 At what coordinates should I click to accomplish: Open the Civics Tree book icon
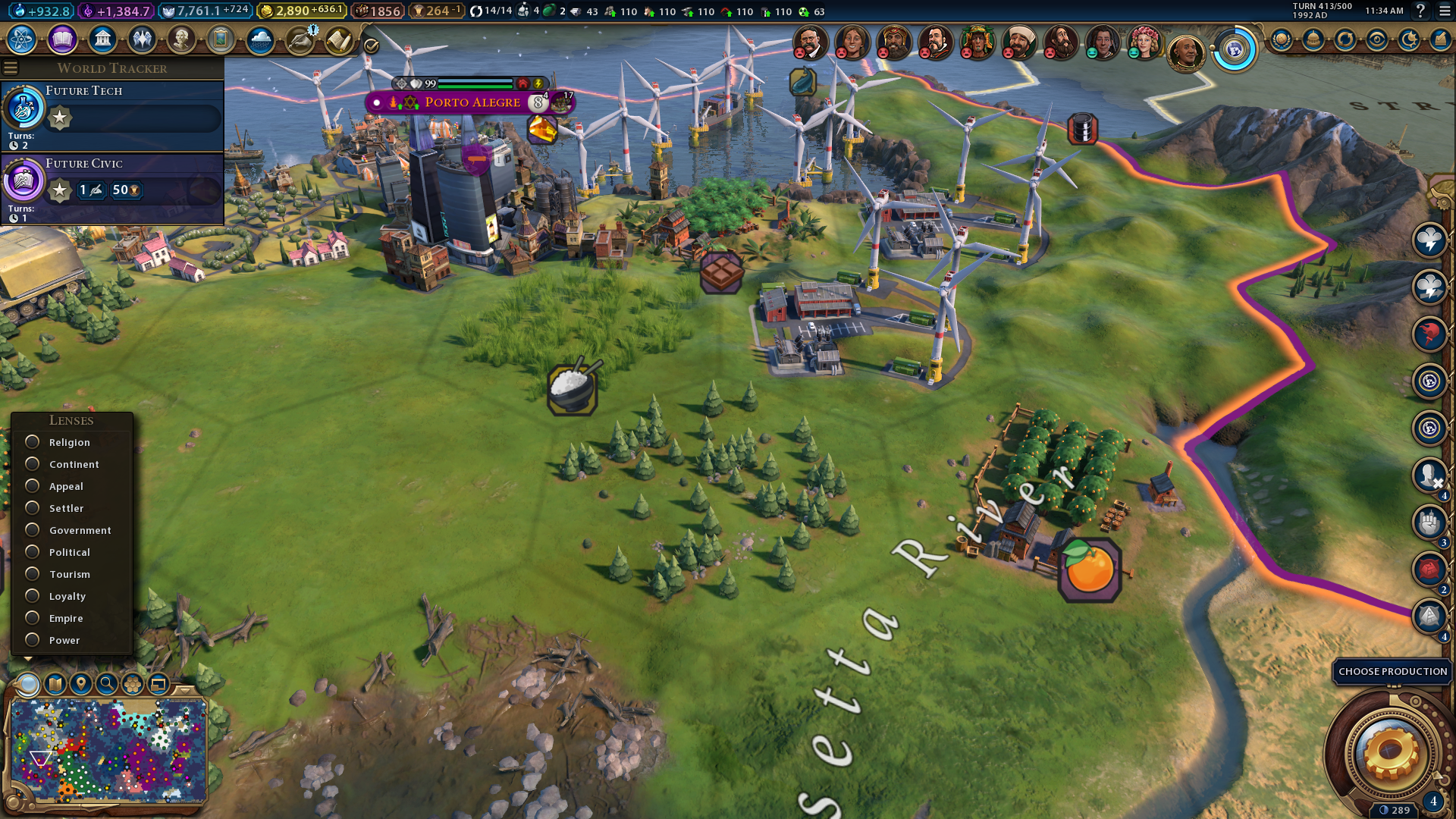[x=62, y=39]
